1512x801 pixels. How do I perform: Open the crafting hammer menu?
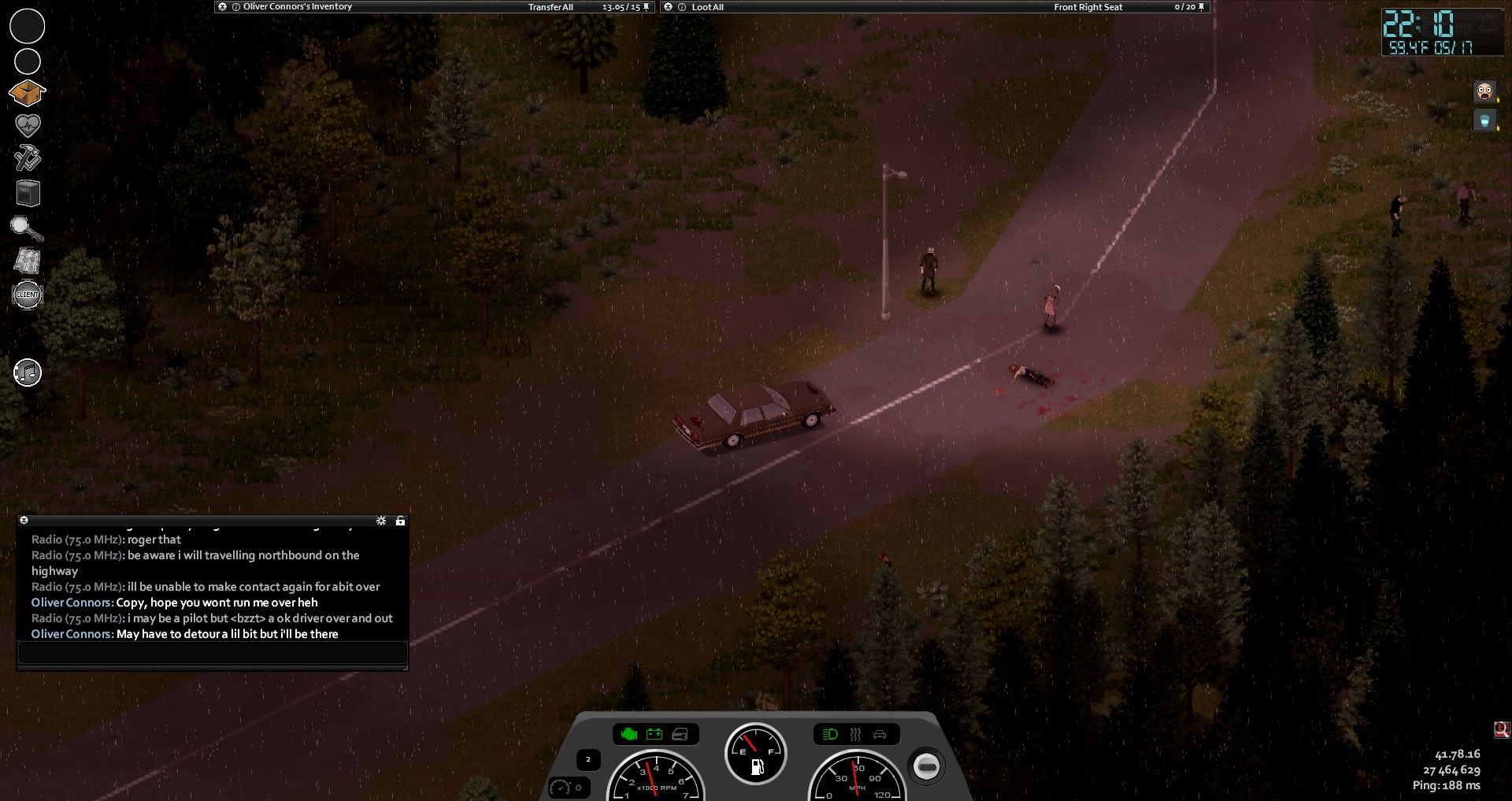coord(28,158)
